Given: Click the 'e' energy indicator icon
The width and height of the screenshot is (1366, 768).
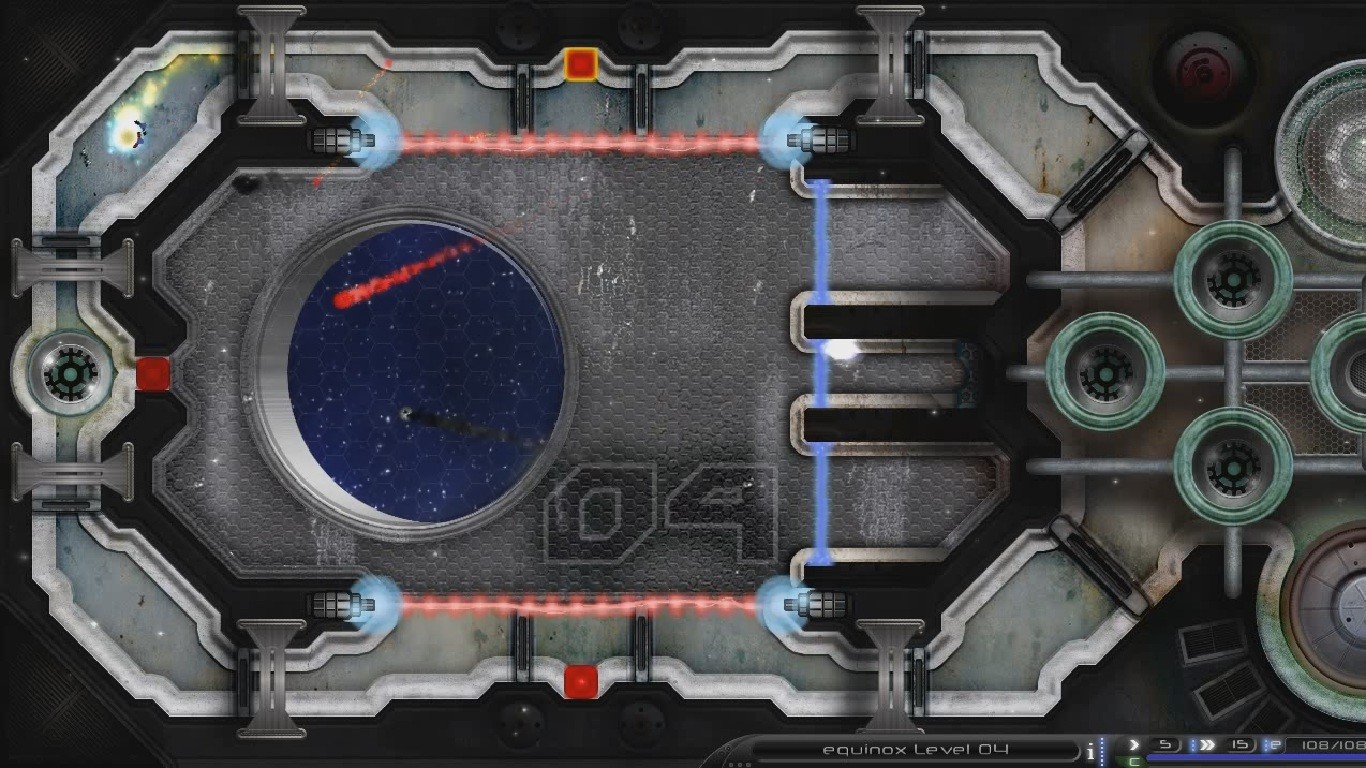Looking at the screenshot, I should coord(1273,744).
